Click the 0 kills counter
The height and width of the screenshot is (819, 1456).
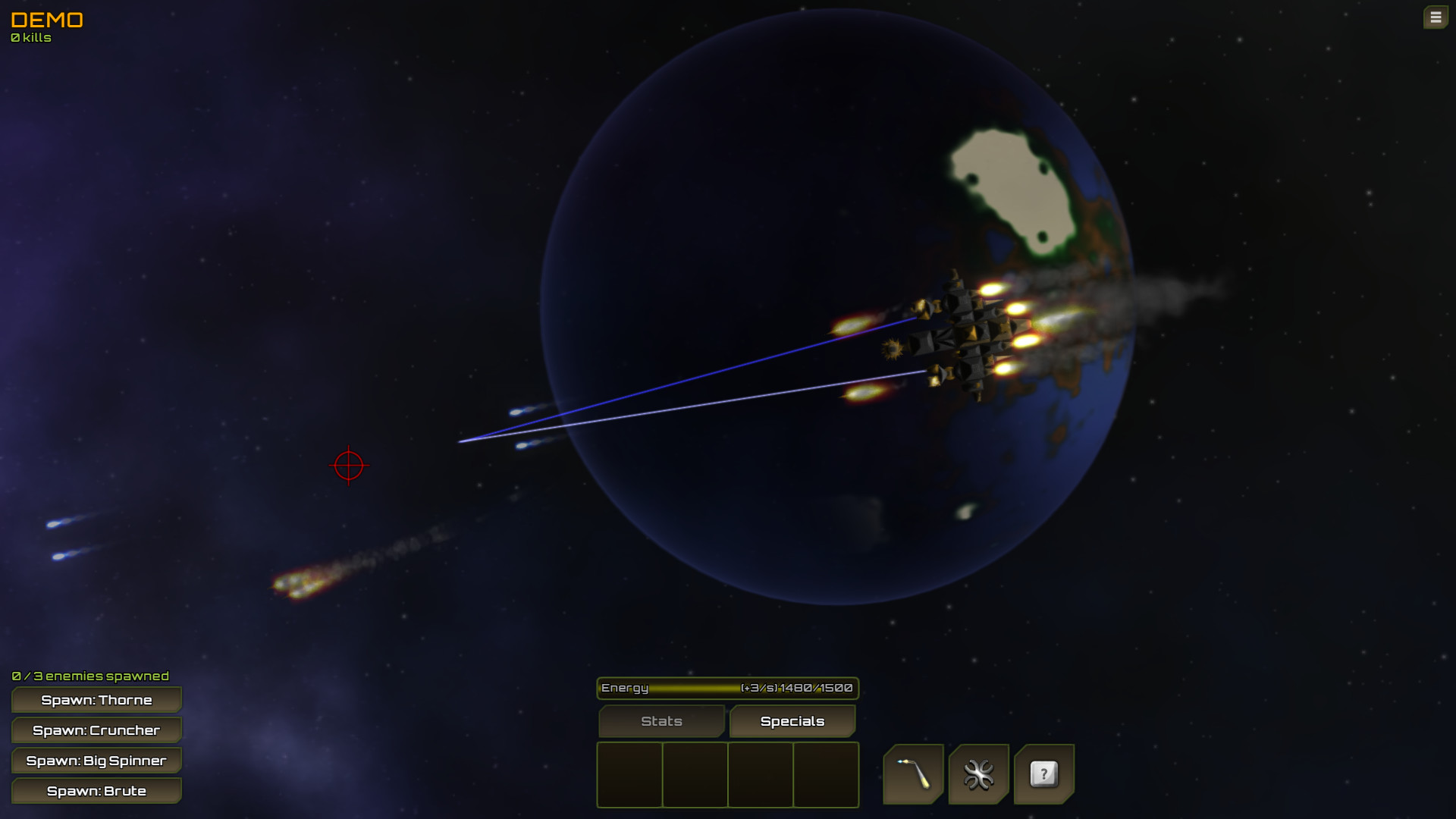pos(30,37)
